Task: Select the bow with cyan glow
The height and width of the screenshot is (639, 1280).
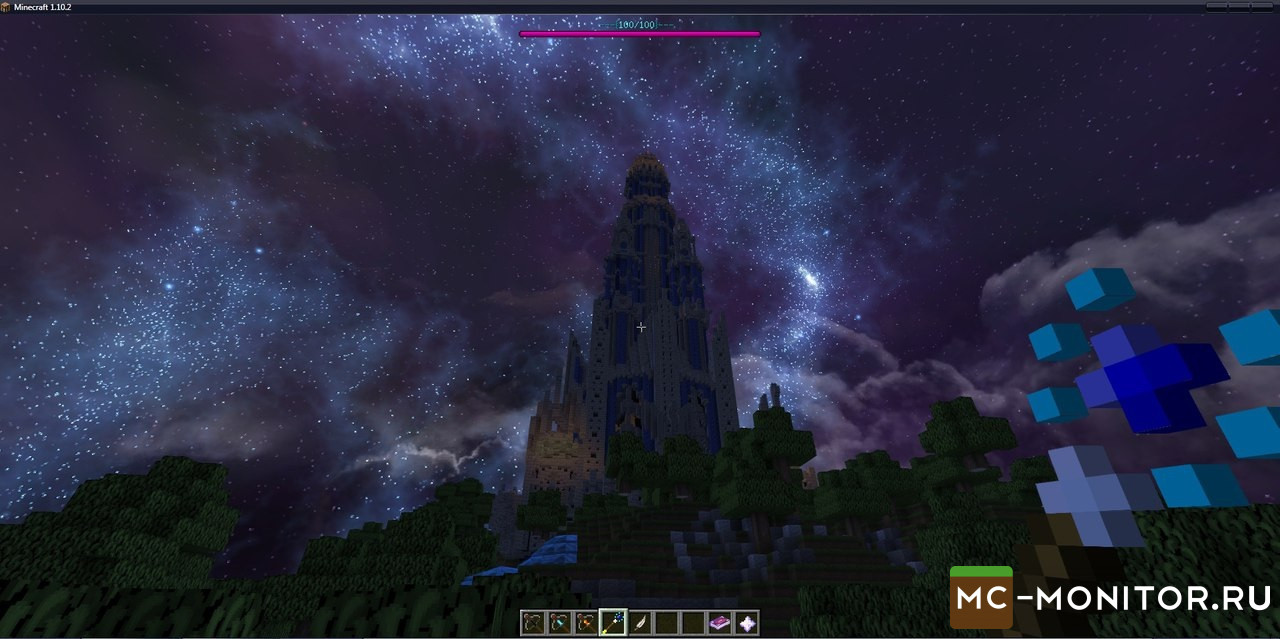Action: [x=559, y=623]
